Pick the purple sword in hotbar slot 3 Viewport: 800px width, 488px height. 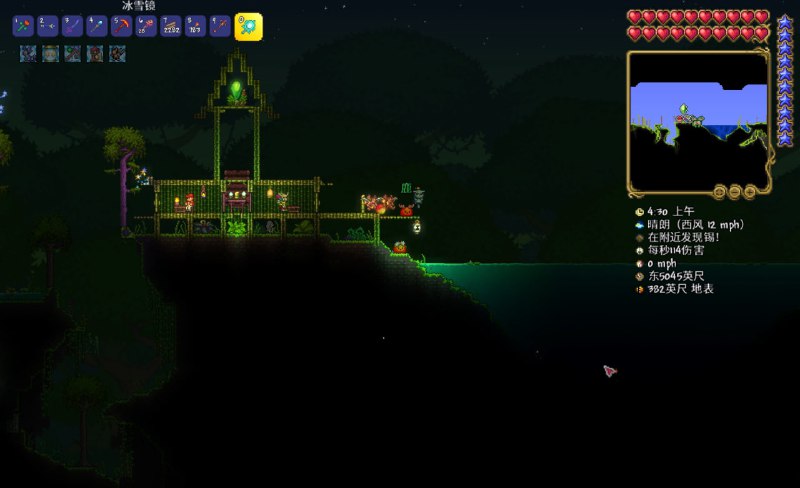pos(72,27)
